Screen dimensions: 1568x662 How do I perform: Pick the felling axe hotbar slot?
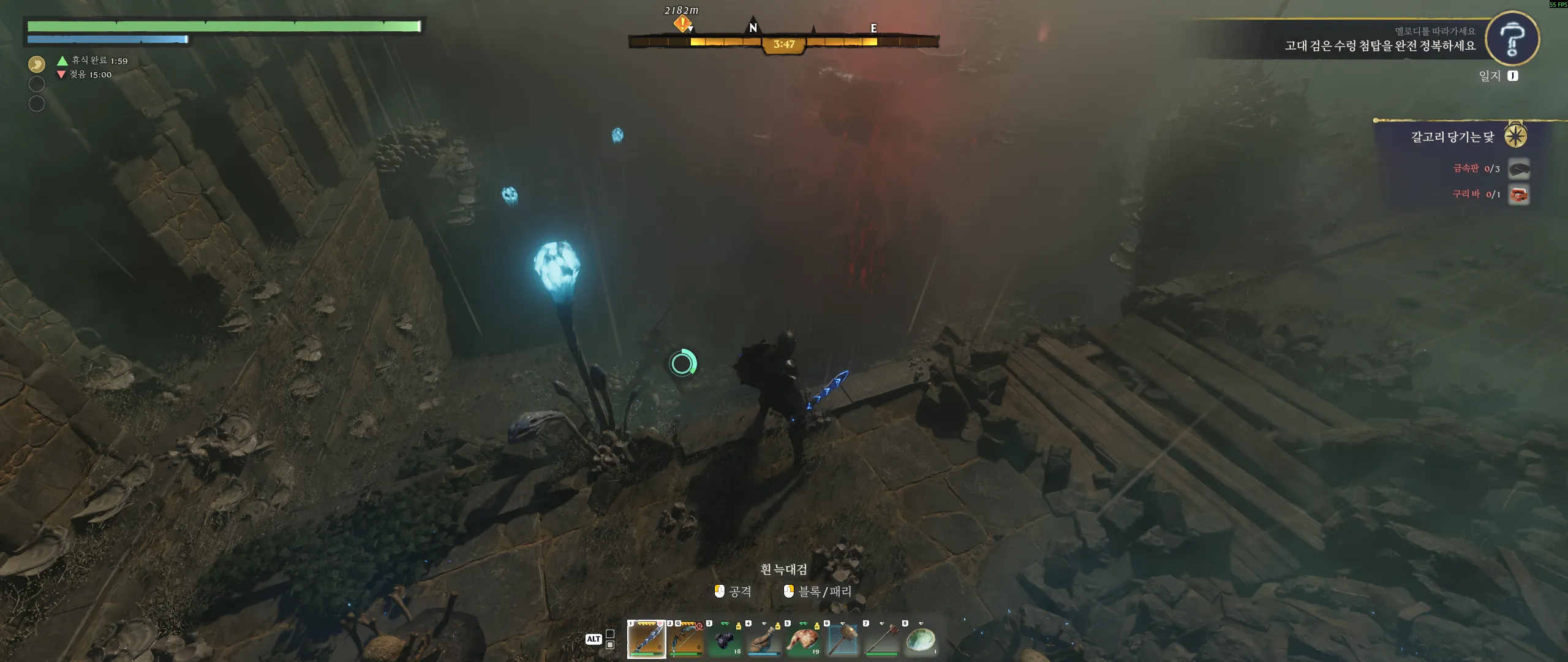(x=881, y=639)
